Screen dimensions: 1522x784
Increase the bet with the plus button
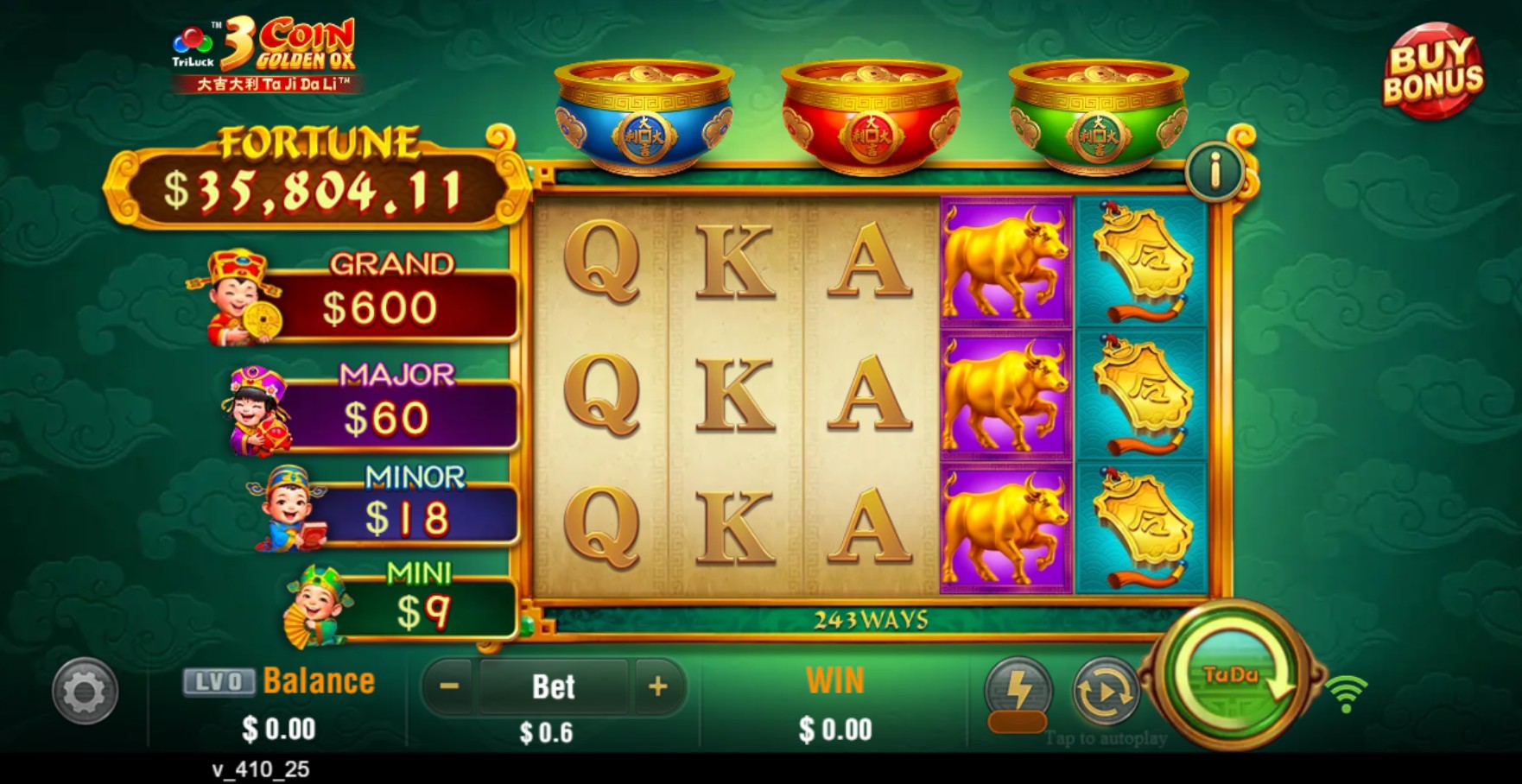[658, 687]
